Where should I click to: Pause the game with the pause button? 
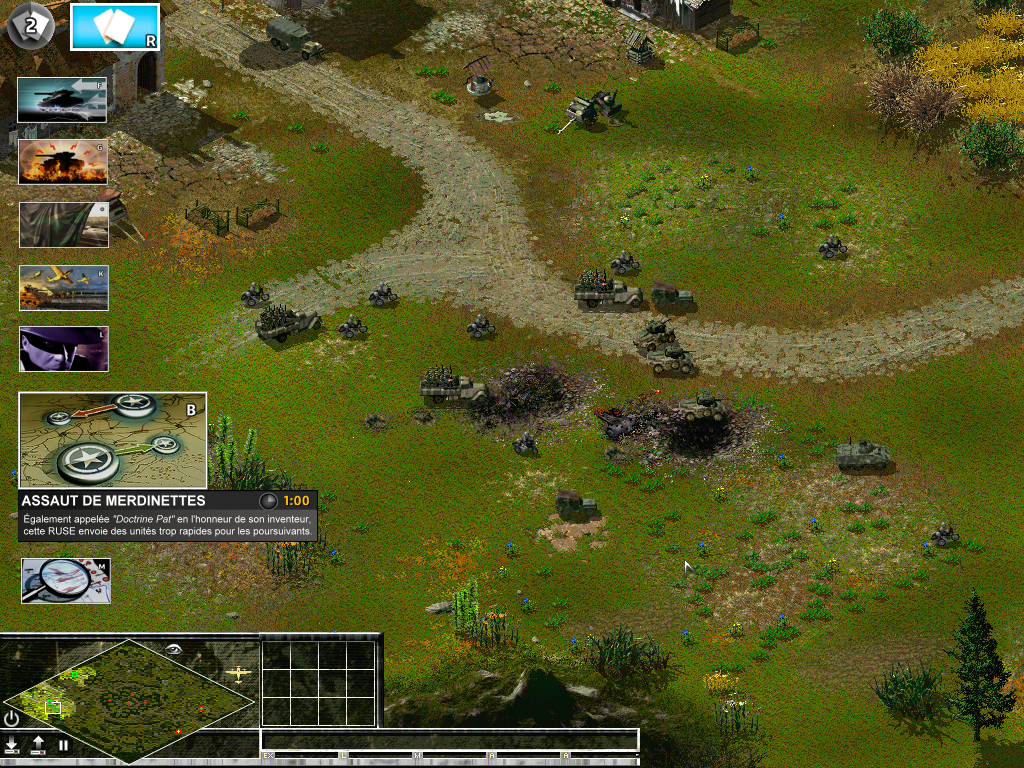pyautogui.click(x=63, y=745)
